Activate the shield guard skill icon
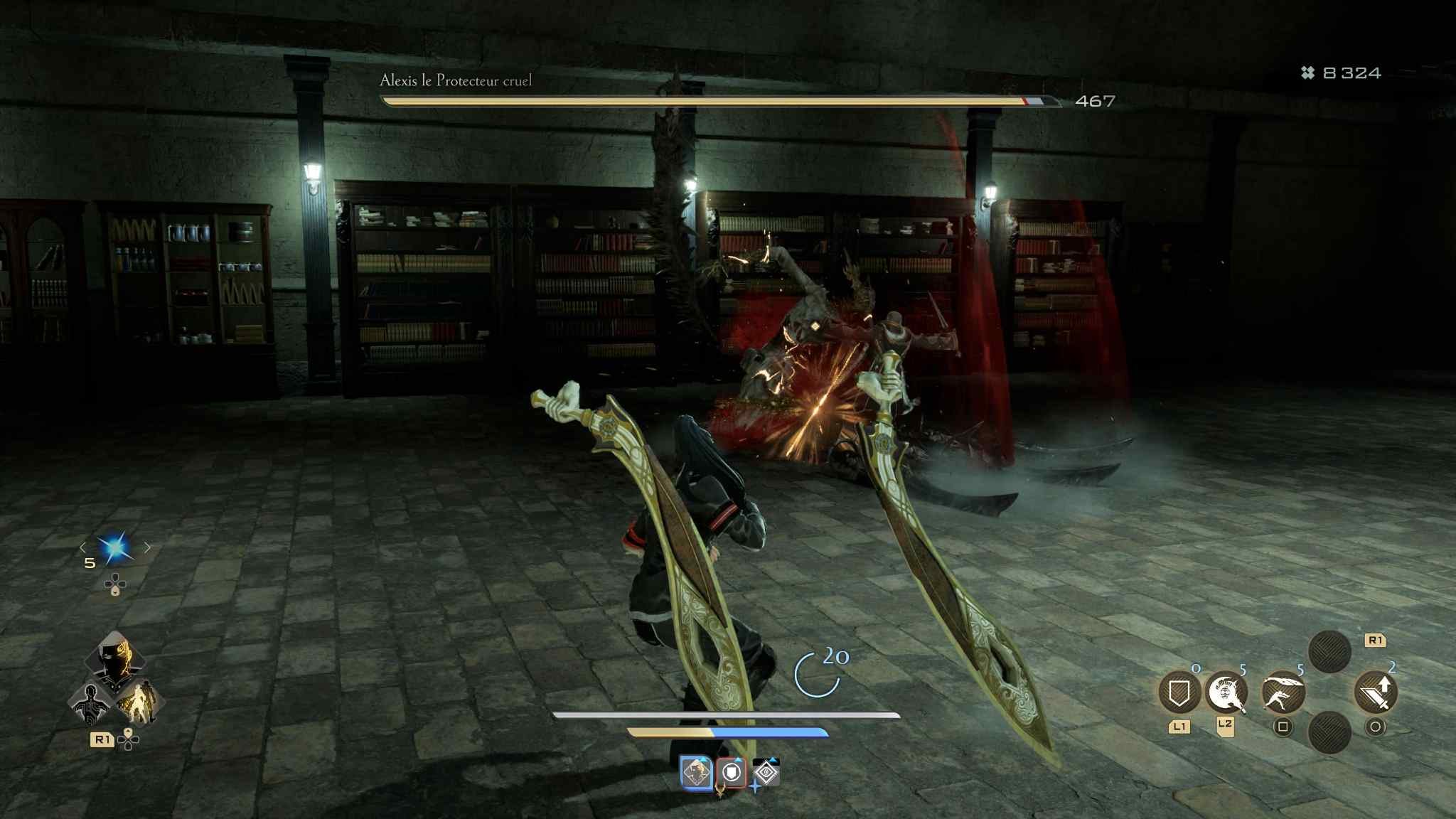The image size is (1456, 819). pos(1179,692)
